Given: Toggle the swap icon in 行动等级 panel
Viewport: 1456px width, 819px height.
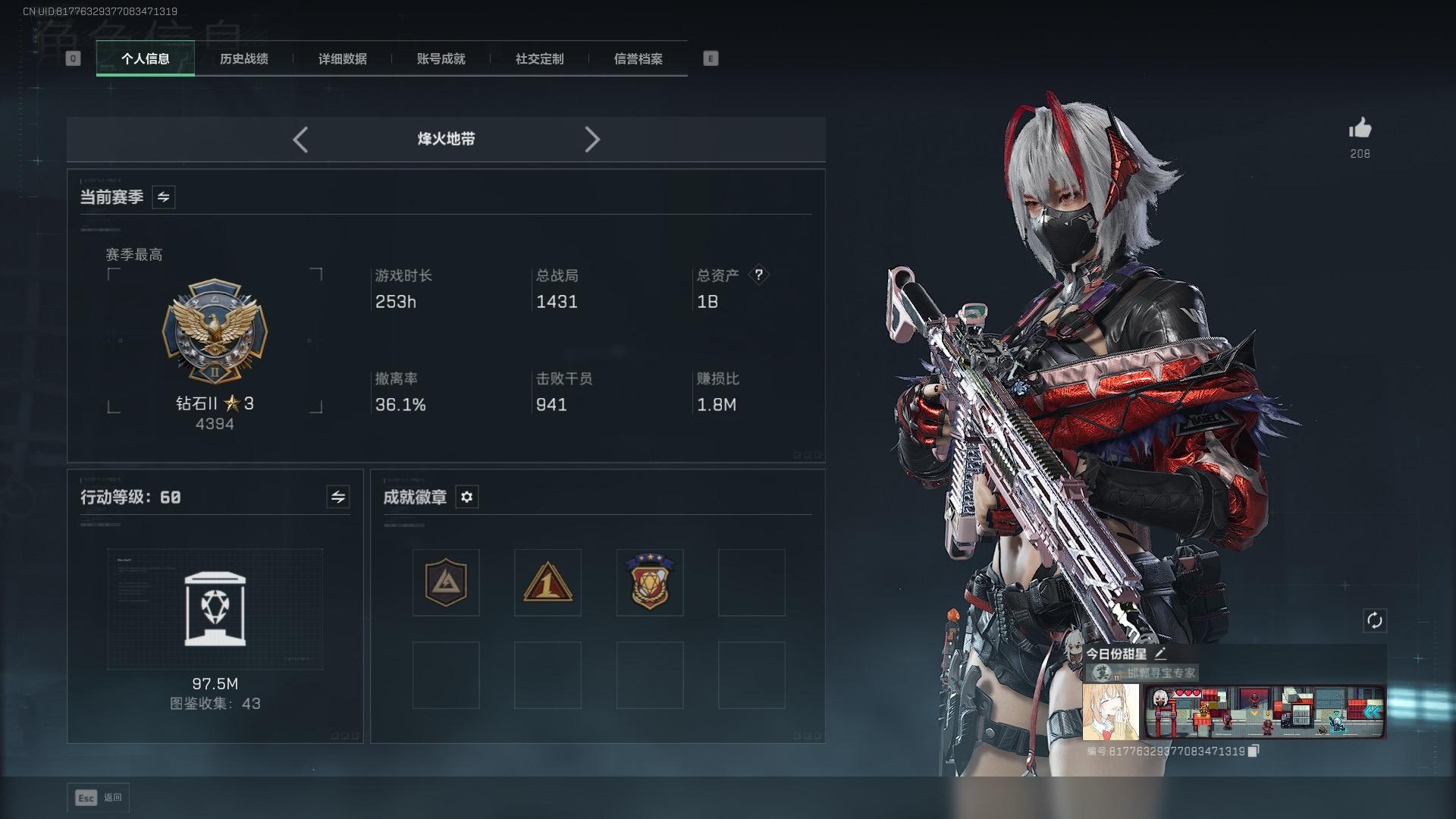Looking at the screenshot, I should (x=337, y=497).
